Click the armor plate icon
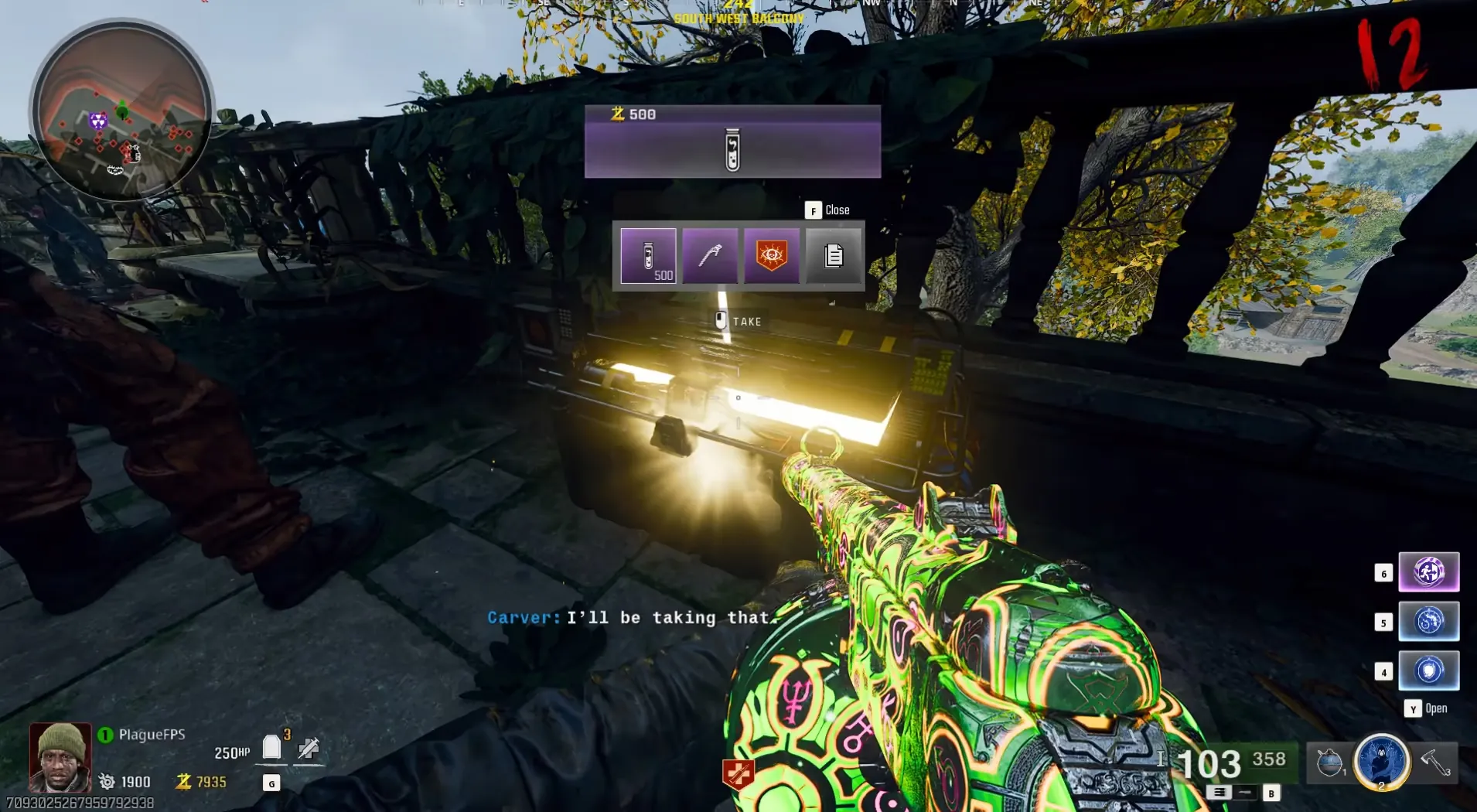This screenshot has height=812, width=1477. (x=271, y=748)
